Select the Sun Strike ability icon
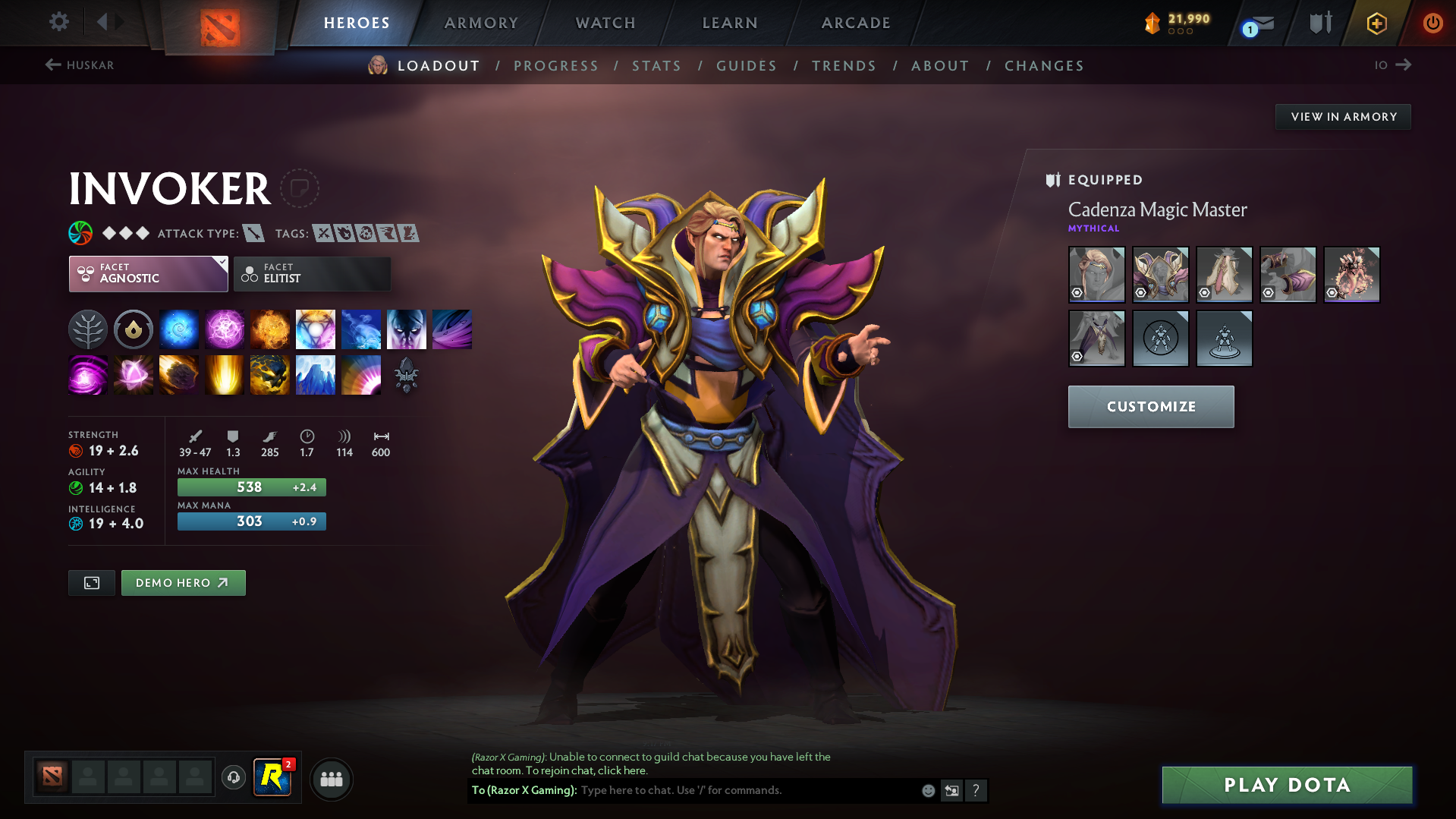Viewport: 1456px width, 819px height. coord(225,374)
